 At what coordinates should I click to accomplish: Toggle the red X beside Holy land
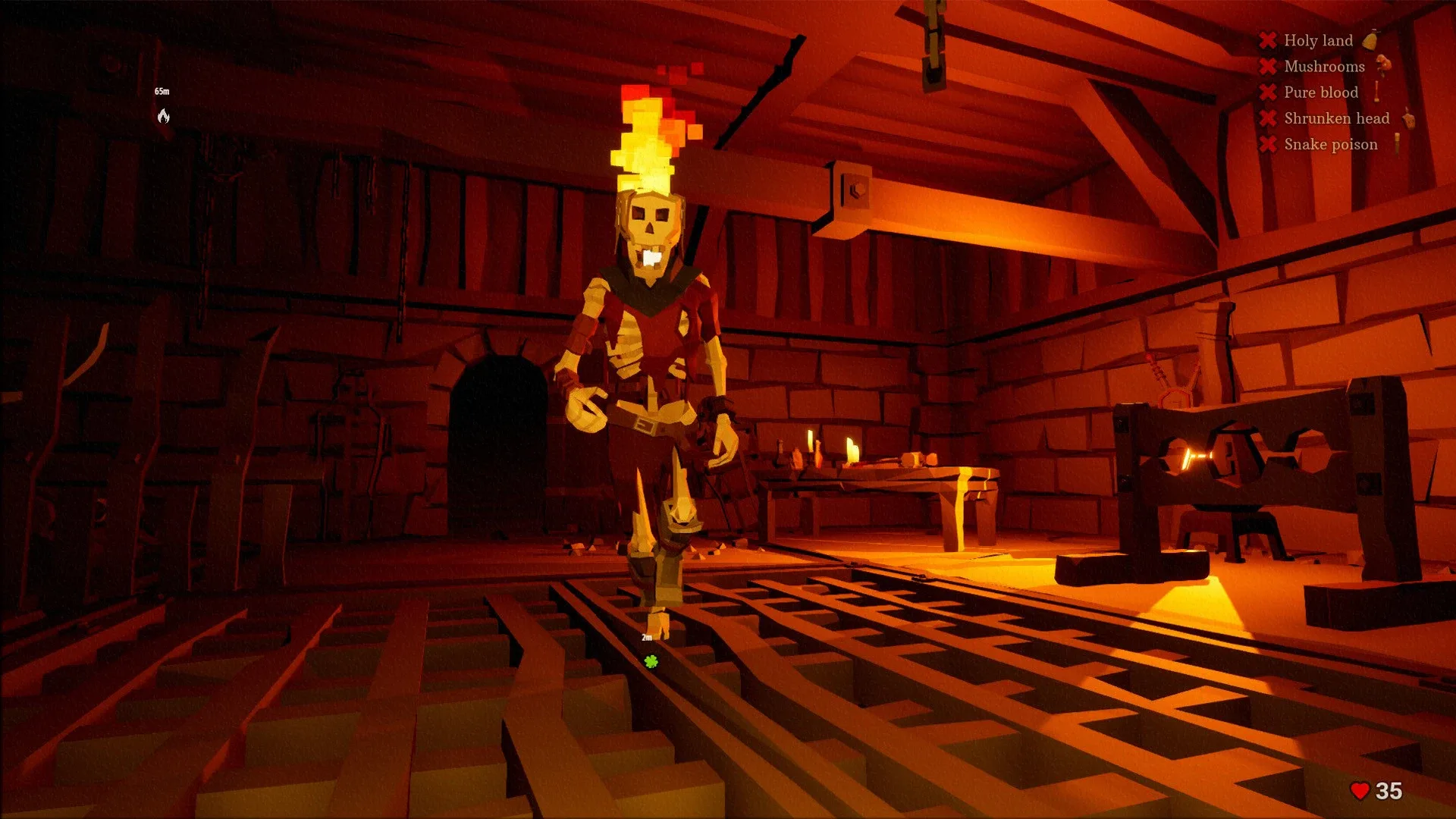[1268, 40]
